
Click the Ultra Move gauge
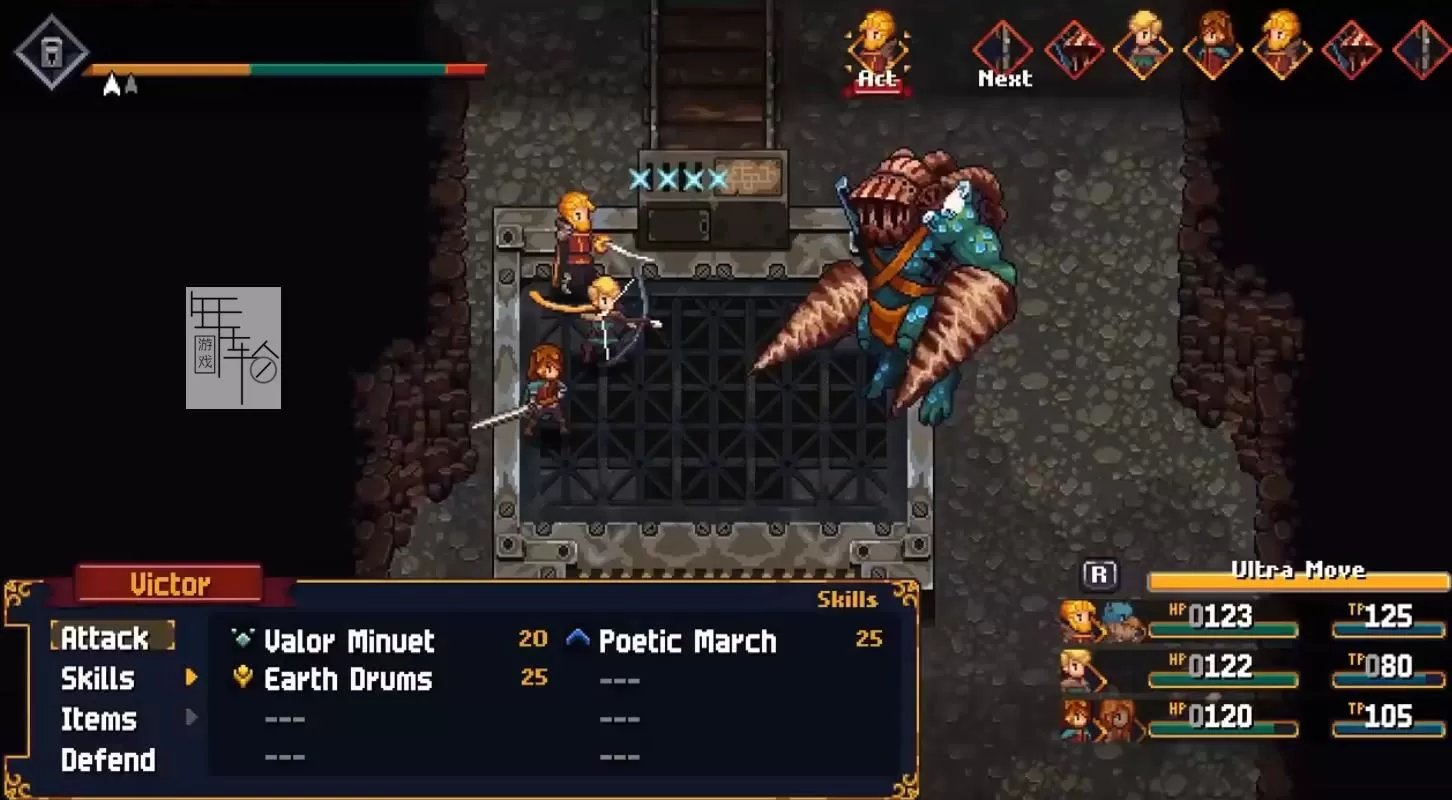1297,578
